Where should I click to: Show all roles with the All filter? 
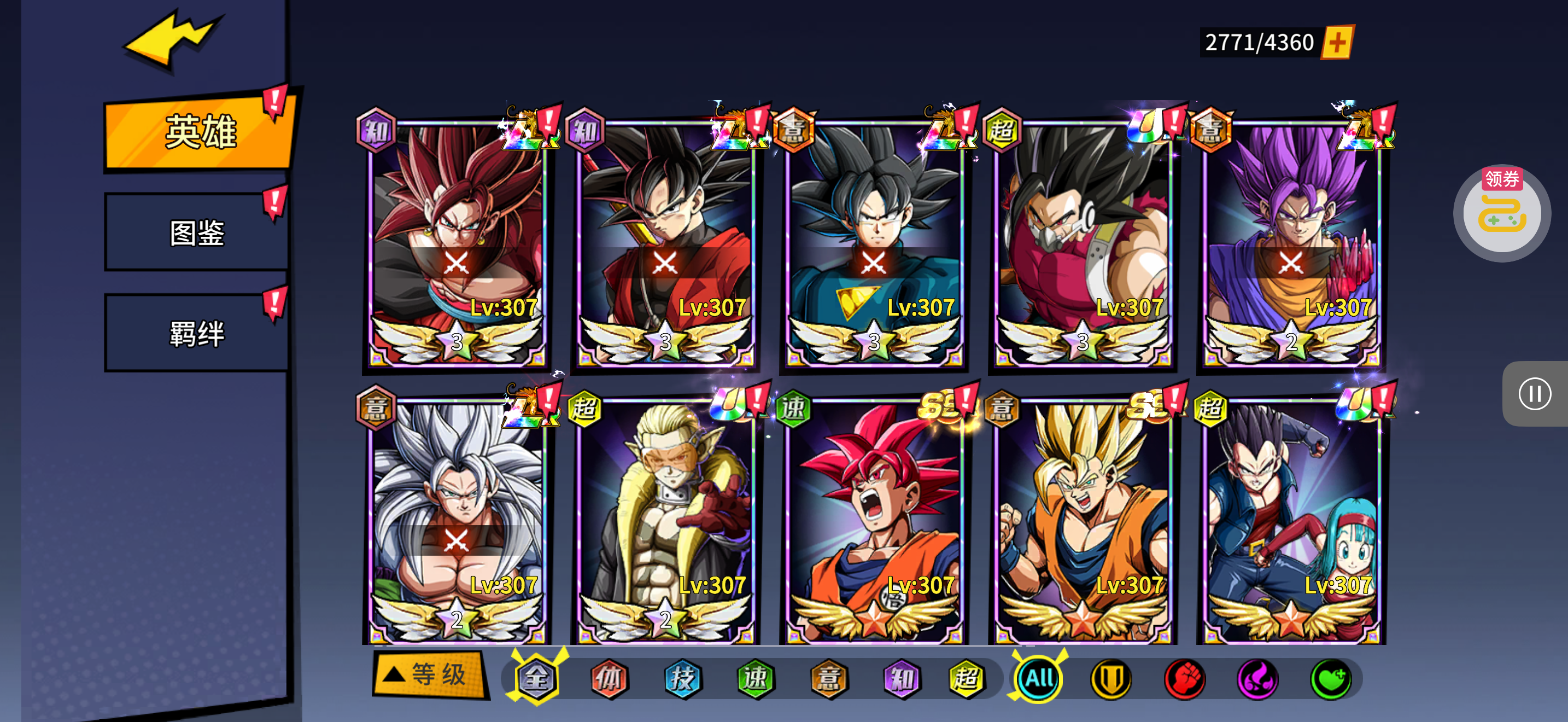tap(1038, 678)
